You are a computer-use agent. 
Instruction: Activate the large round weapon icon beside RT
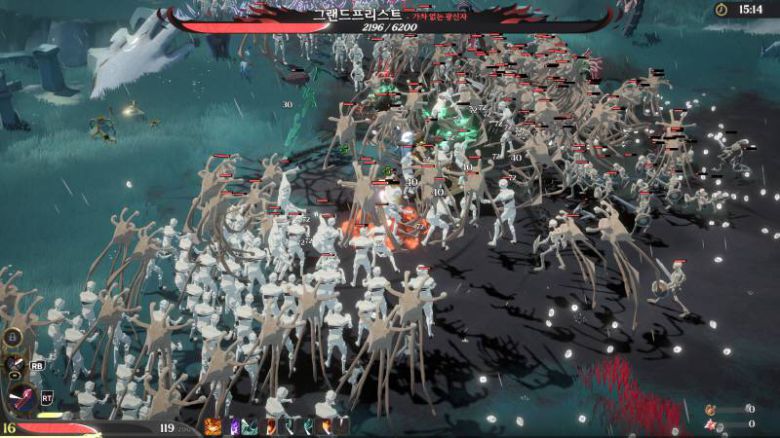tap(20, 398)
